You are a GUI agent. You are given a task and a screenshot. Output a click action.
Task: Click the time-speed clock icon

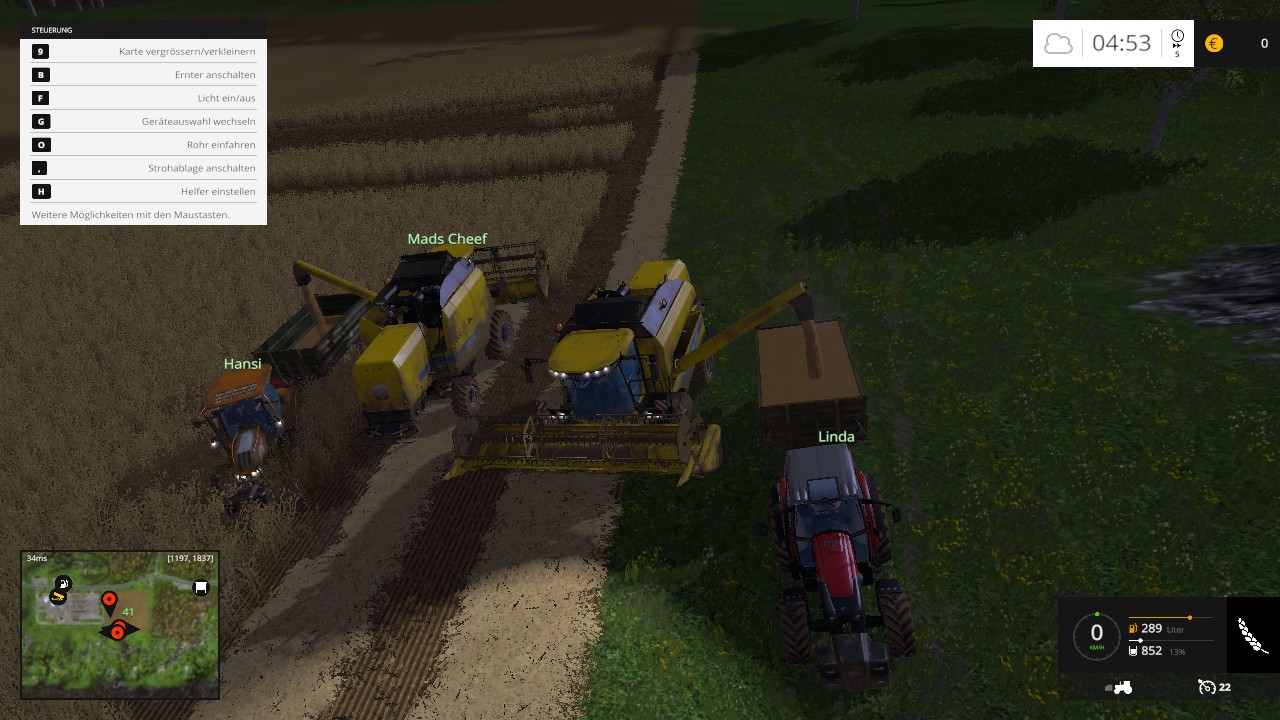click(x=1177, y=38)
